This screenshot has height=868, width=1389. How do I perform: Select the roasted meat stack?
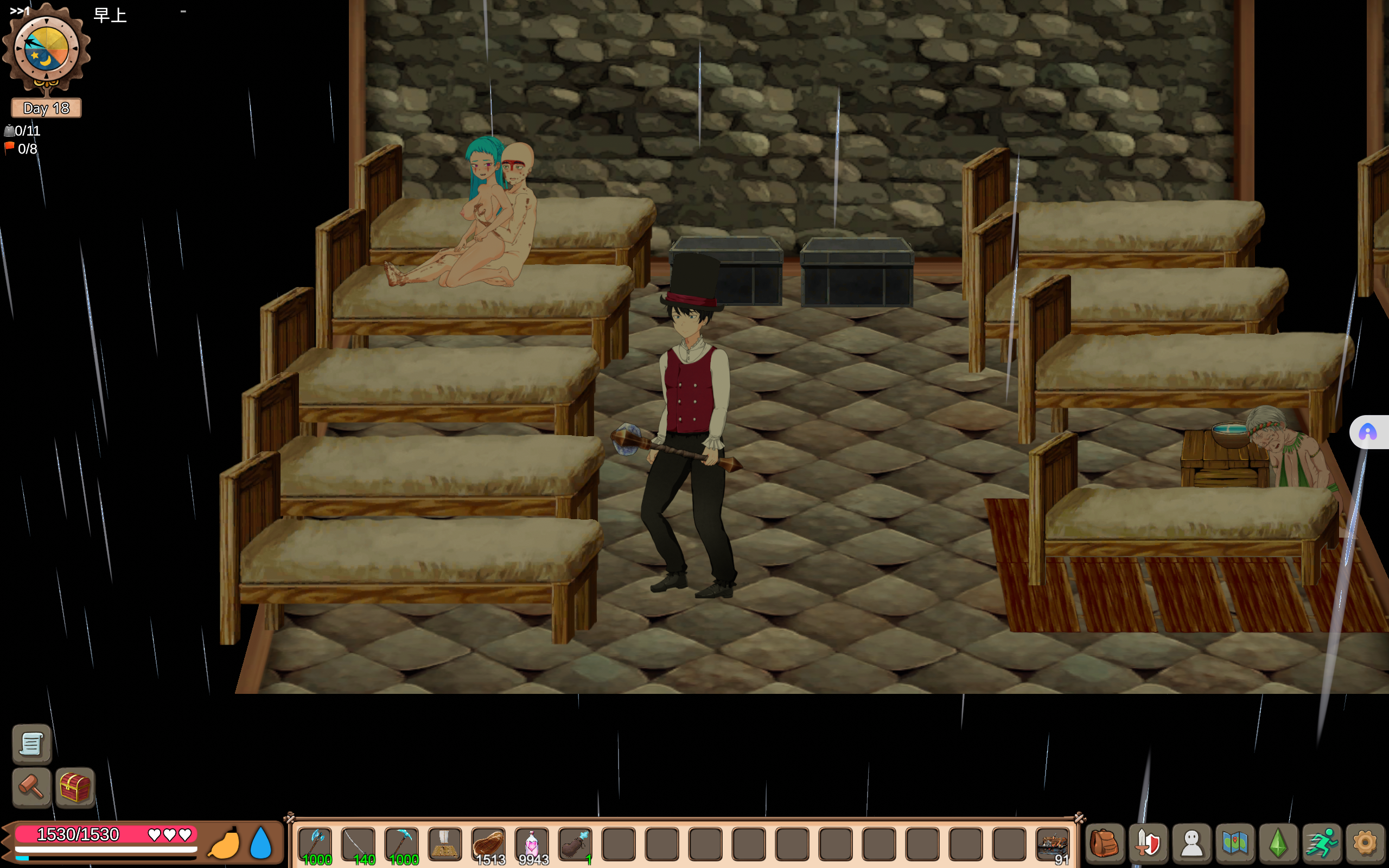[489, 844]
